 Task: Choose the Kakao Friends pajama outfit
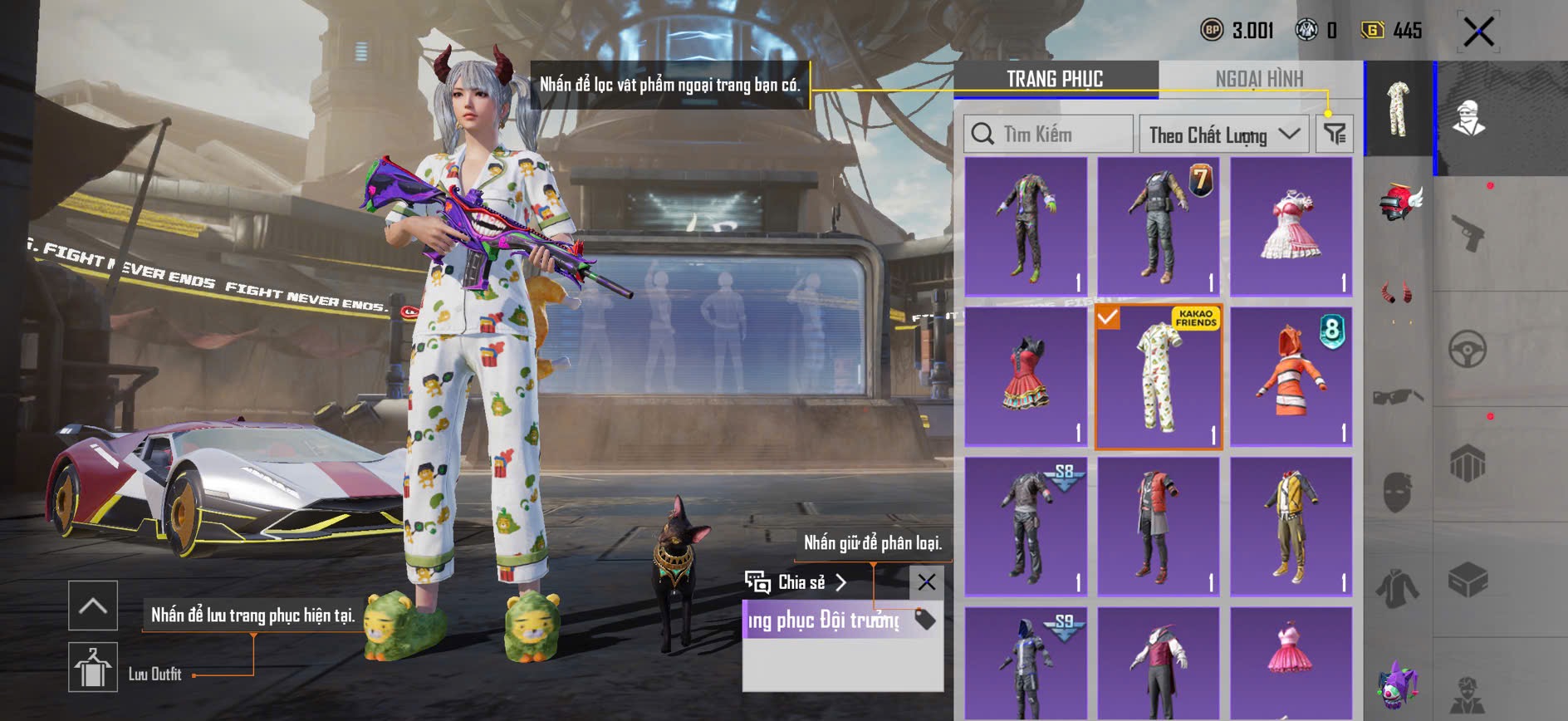click(1159, 377)
